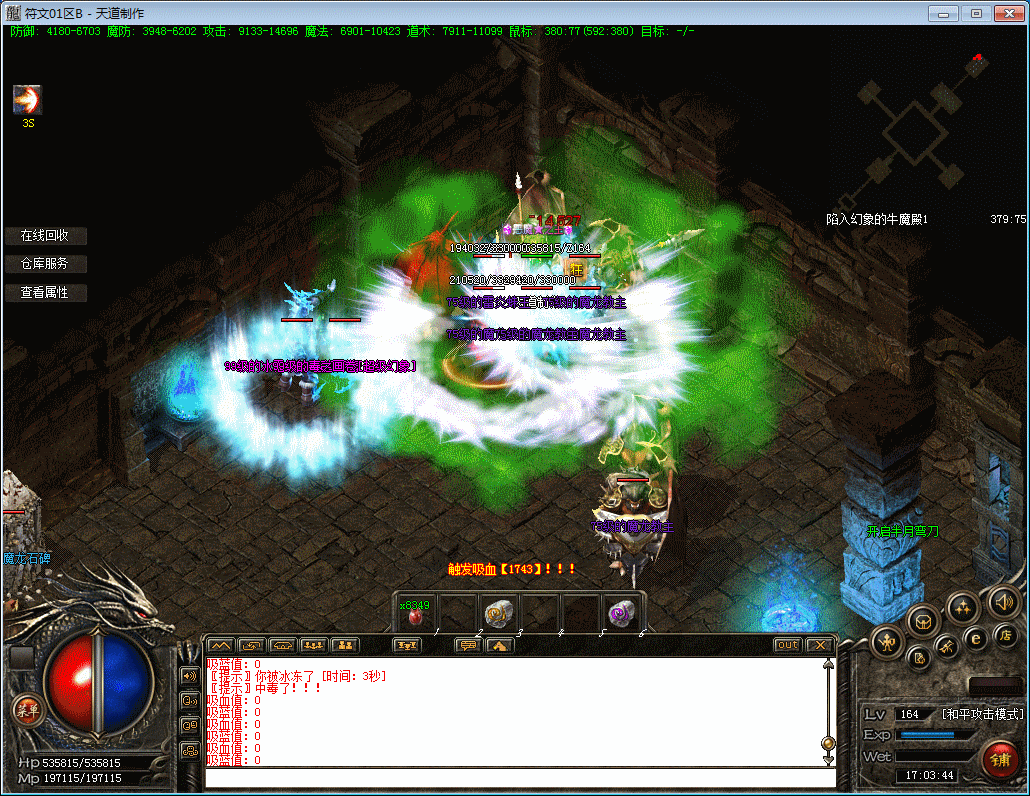Click the speech bubble chat bar button
This screenshot has width=1030, height=796.
point(467,645)
